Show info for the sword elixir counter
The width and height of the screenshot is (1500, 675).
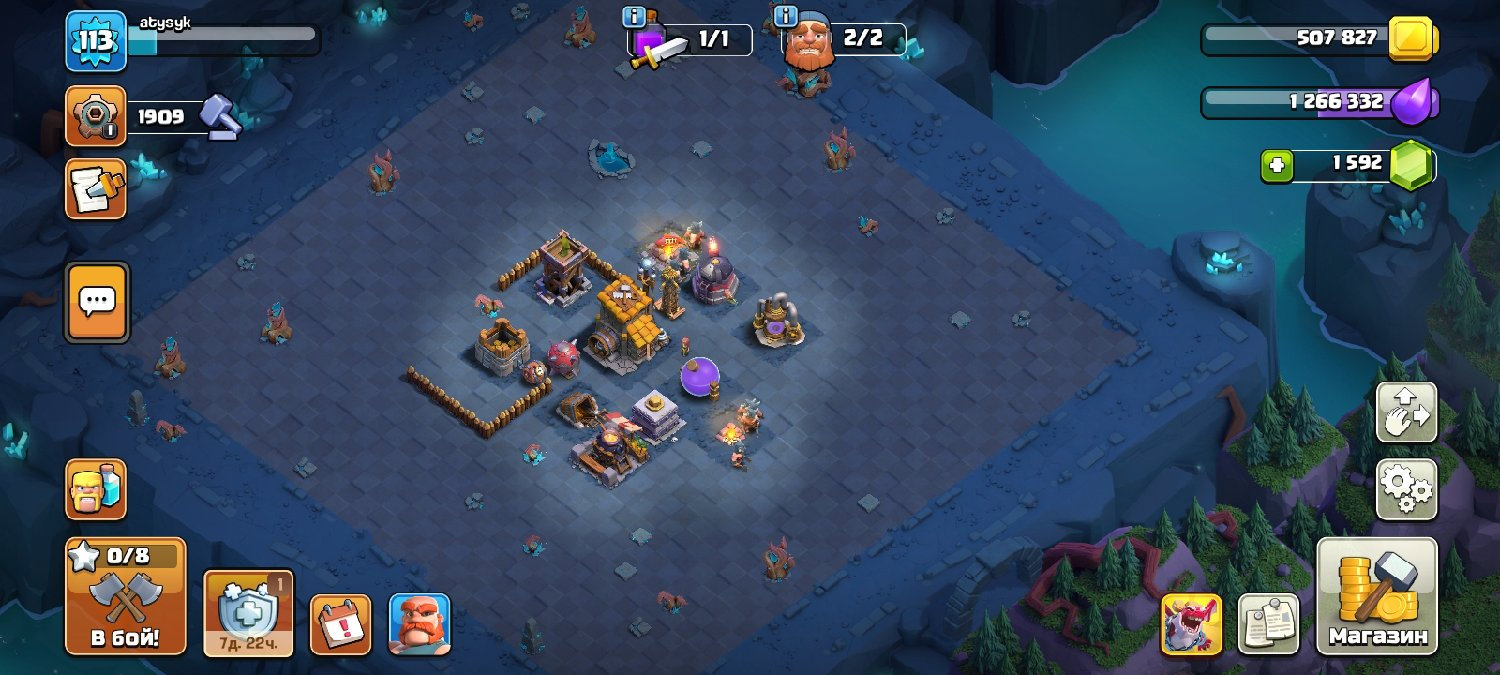click(x=633, y=17)
